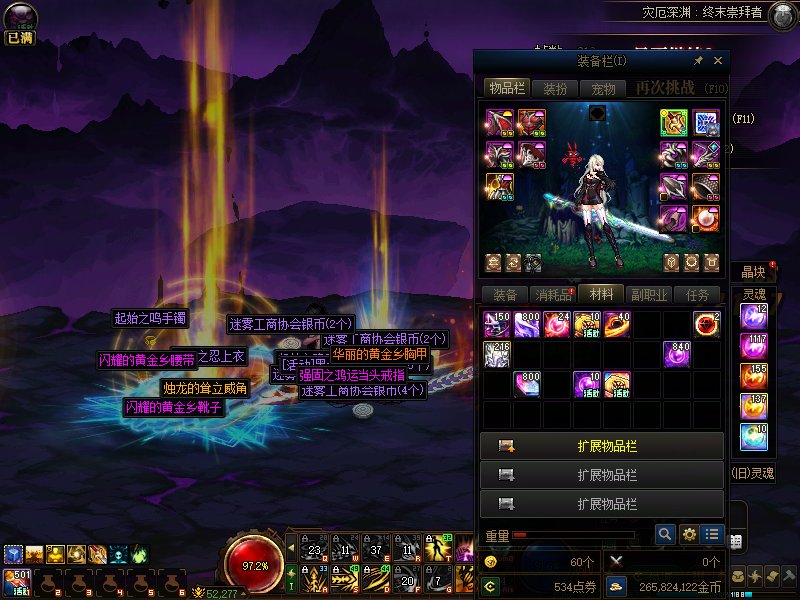Open the gold coin icon beside 金币
800x600 pixels.
(617, 586)
